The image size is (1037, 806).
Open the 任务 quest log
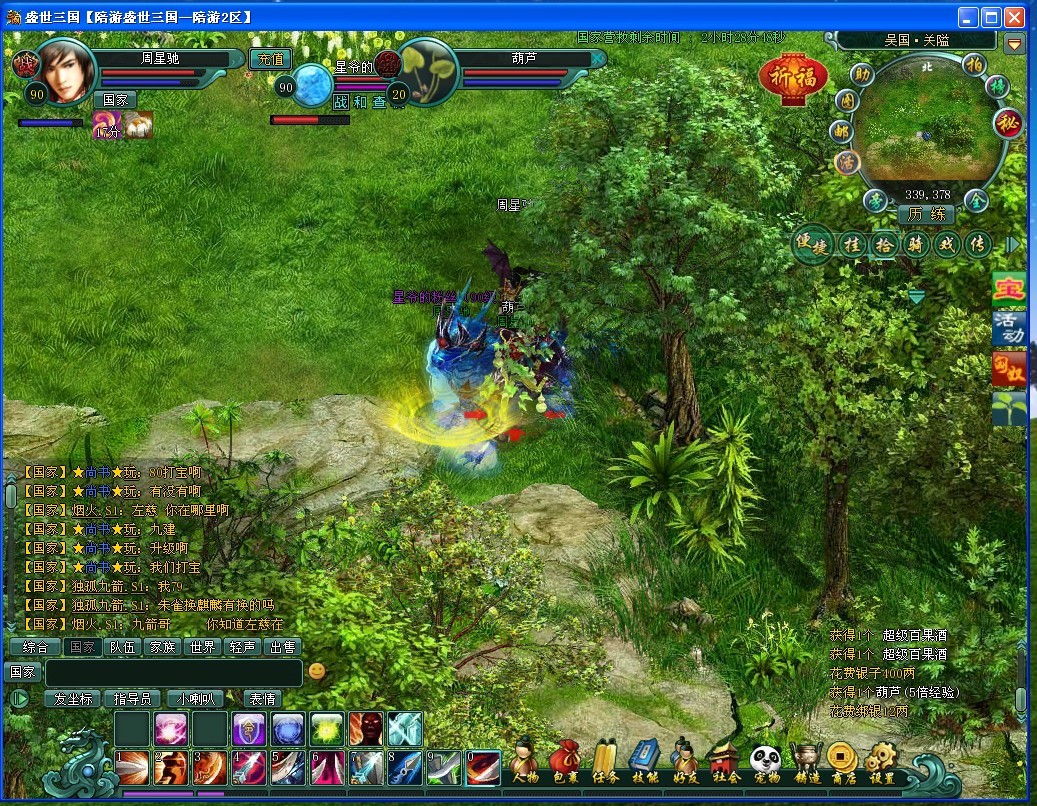pos(605,762)
